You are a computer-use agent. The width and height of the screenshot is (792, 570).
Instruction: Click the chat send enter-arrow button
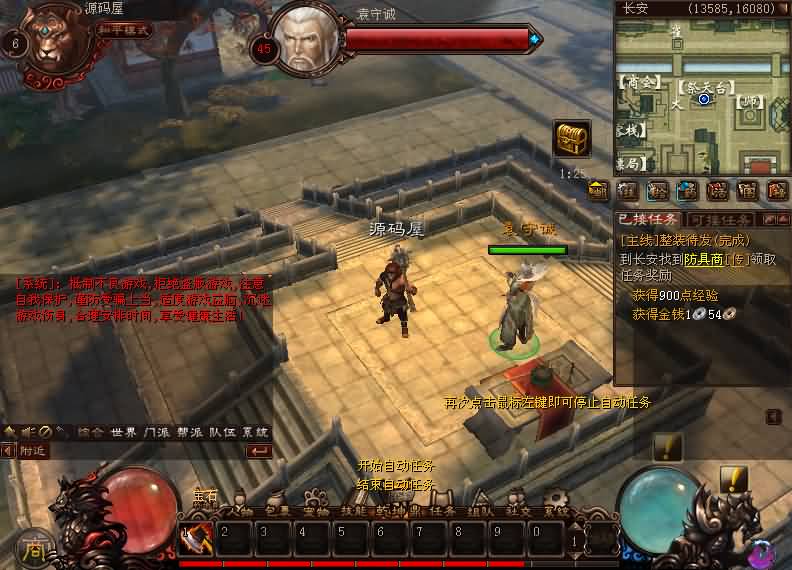coord(259,451)
